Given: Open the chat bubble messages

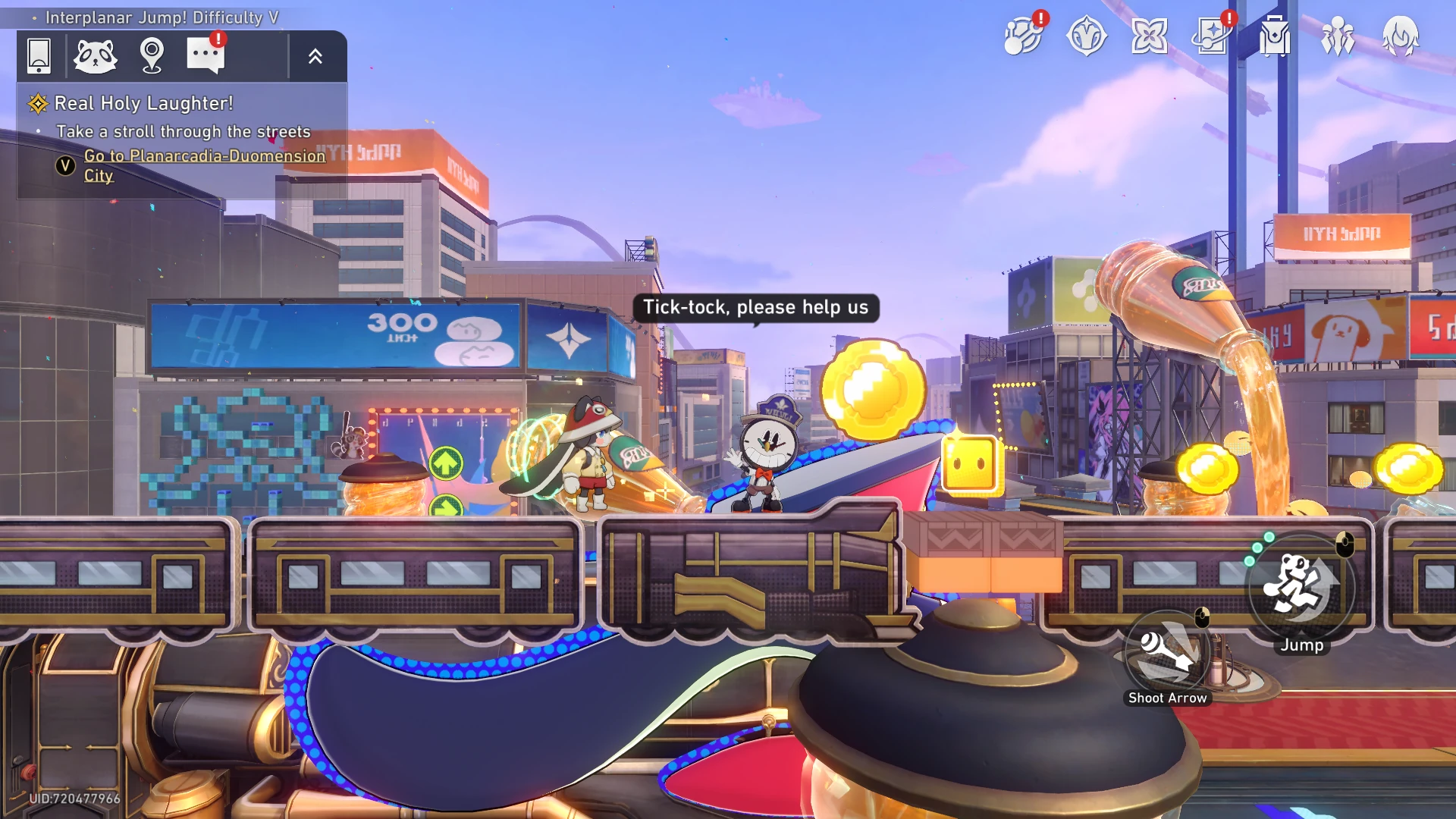Looking at the screenshot, I should click(x=206, y=55).
